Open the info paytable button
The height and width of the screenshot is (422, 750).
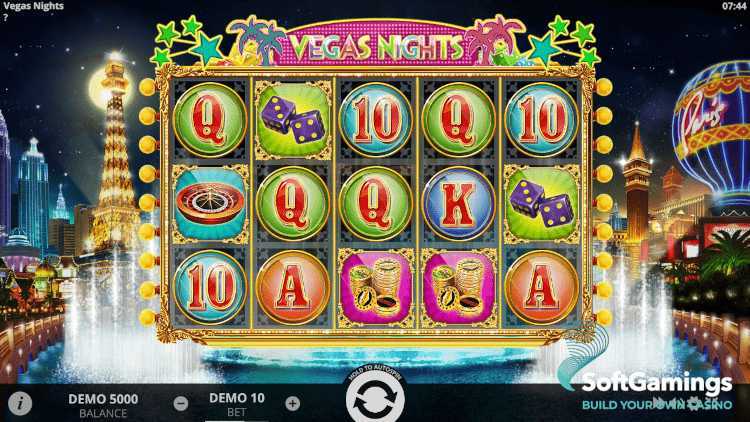(21, 403)
